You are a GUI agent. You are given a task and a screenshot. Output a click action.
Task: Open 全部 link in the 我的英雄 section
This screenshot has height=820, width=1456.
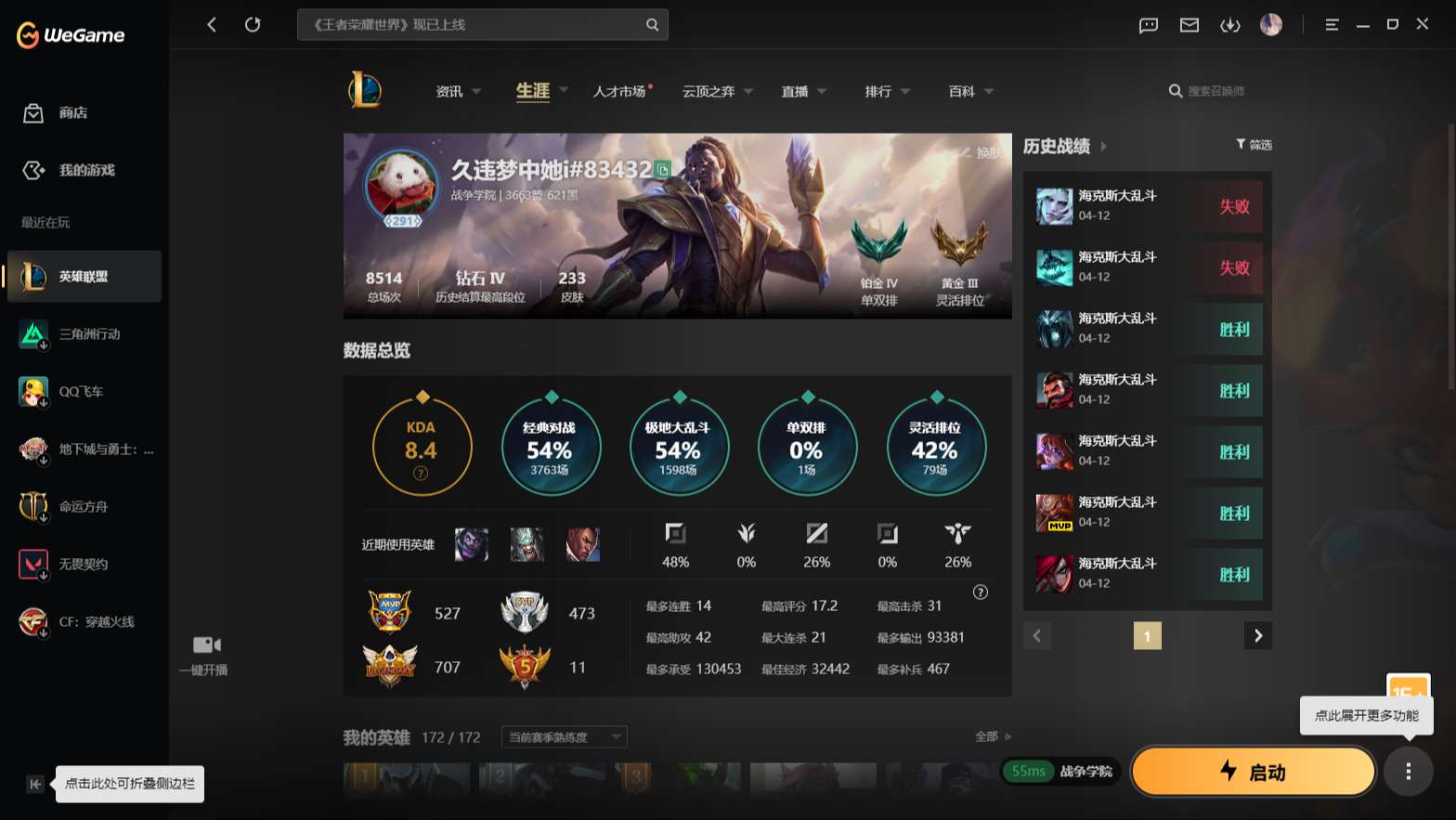[x=987, y=736]
